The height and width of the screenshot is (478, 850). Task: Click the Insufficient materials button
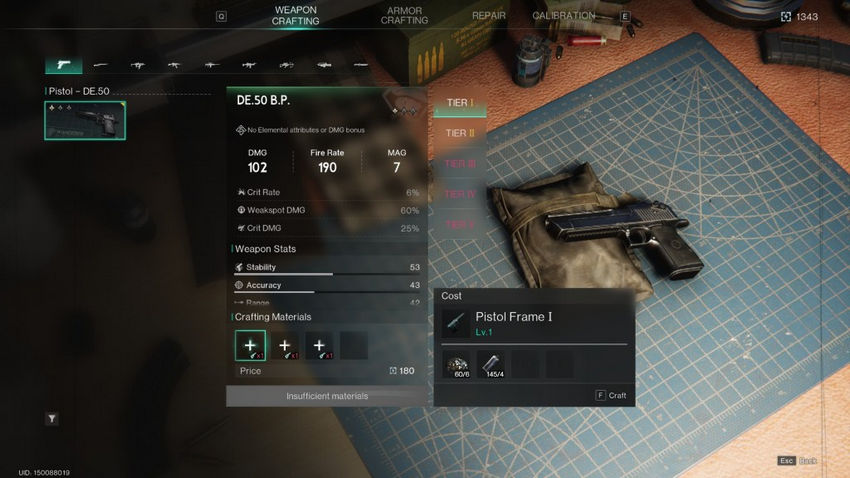click(x=327, y=396)
